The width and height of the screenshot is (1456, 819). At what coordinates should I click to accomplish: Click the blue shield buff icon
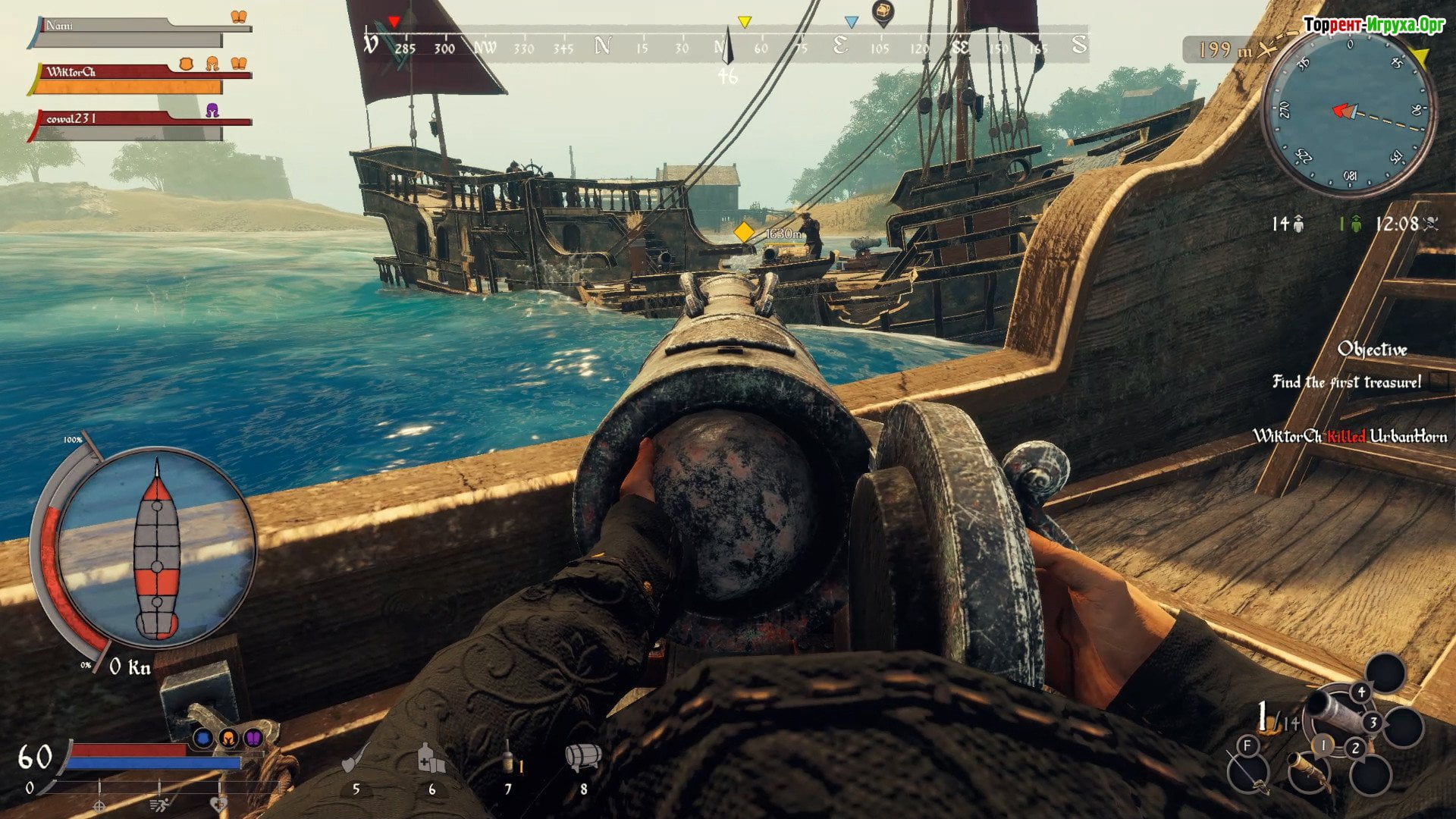(202, 737)
